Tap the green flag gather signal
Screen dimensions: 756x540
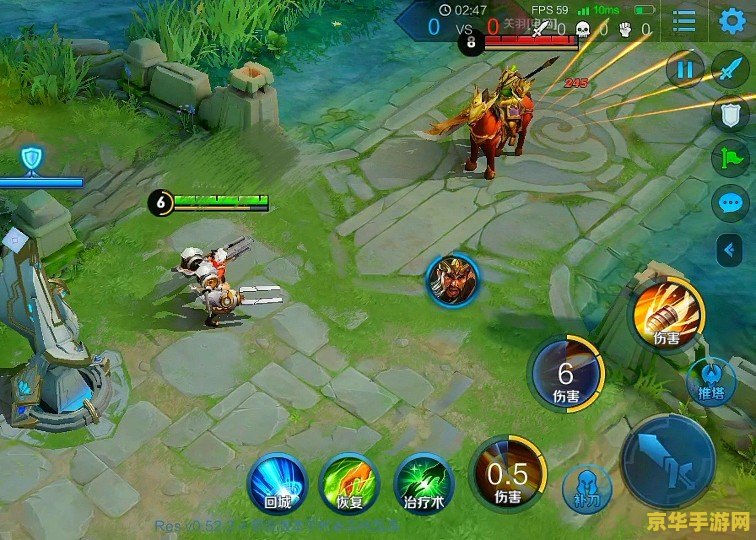point(731,158)
